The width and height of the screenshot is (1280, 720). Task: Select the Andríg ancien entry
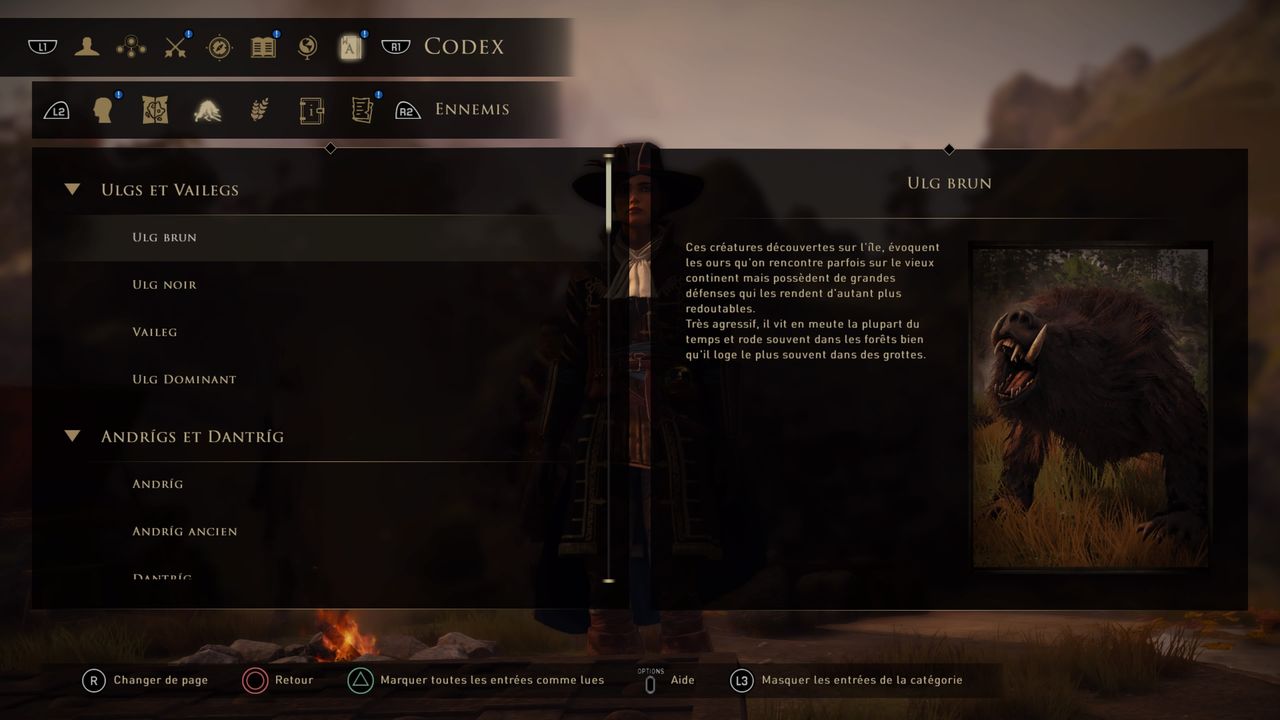pyautogui.click(x=185, y=531)
